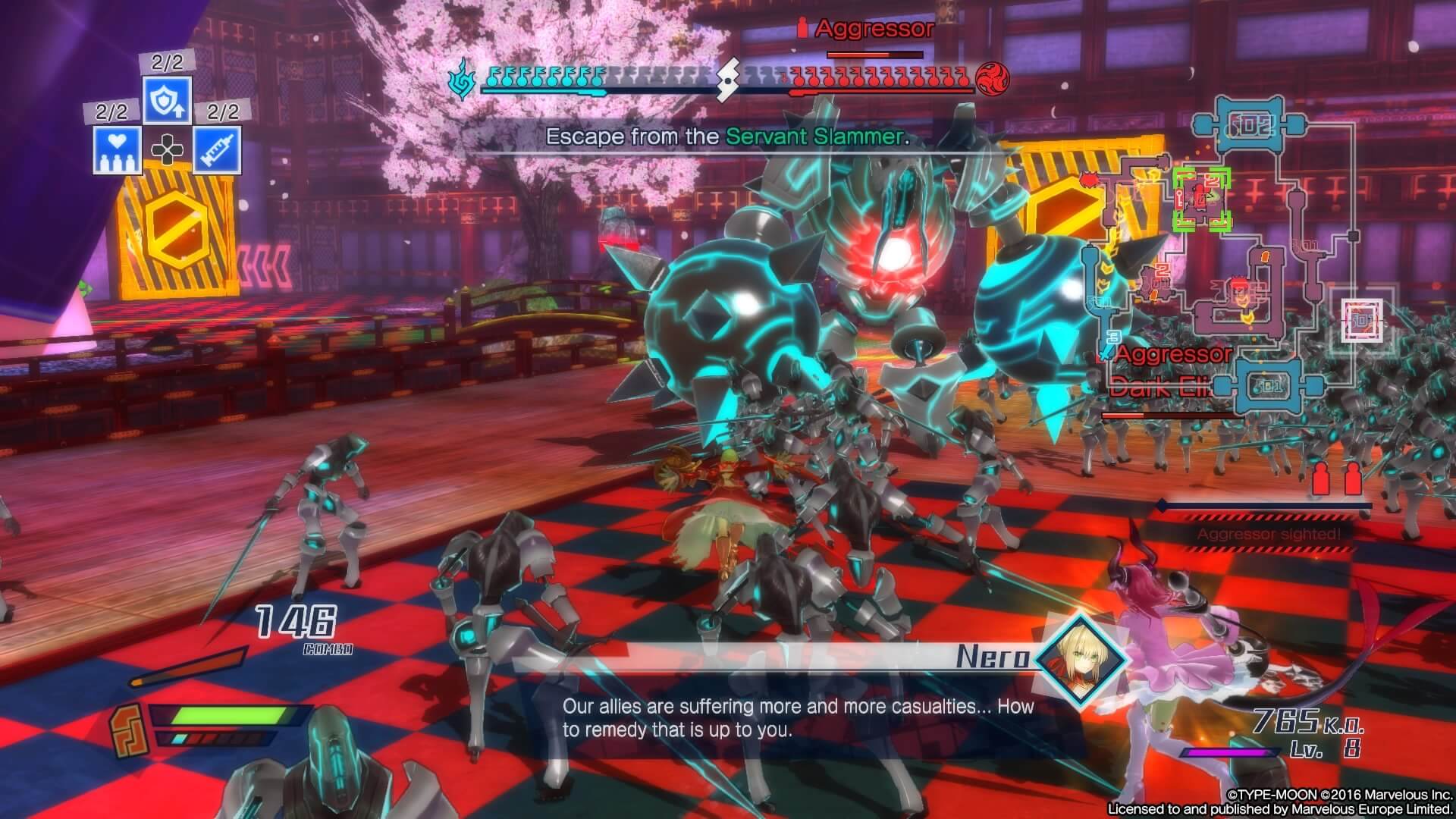Use the party heal skill icon

click(117, 149)
